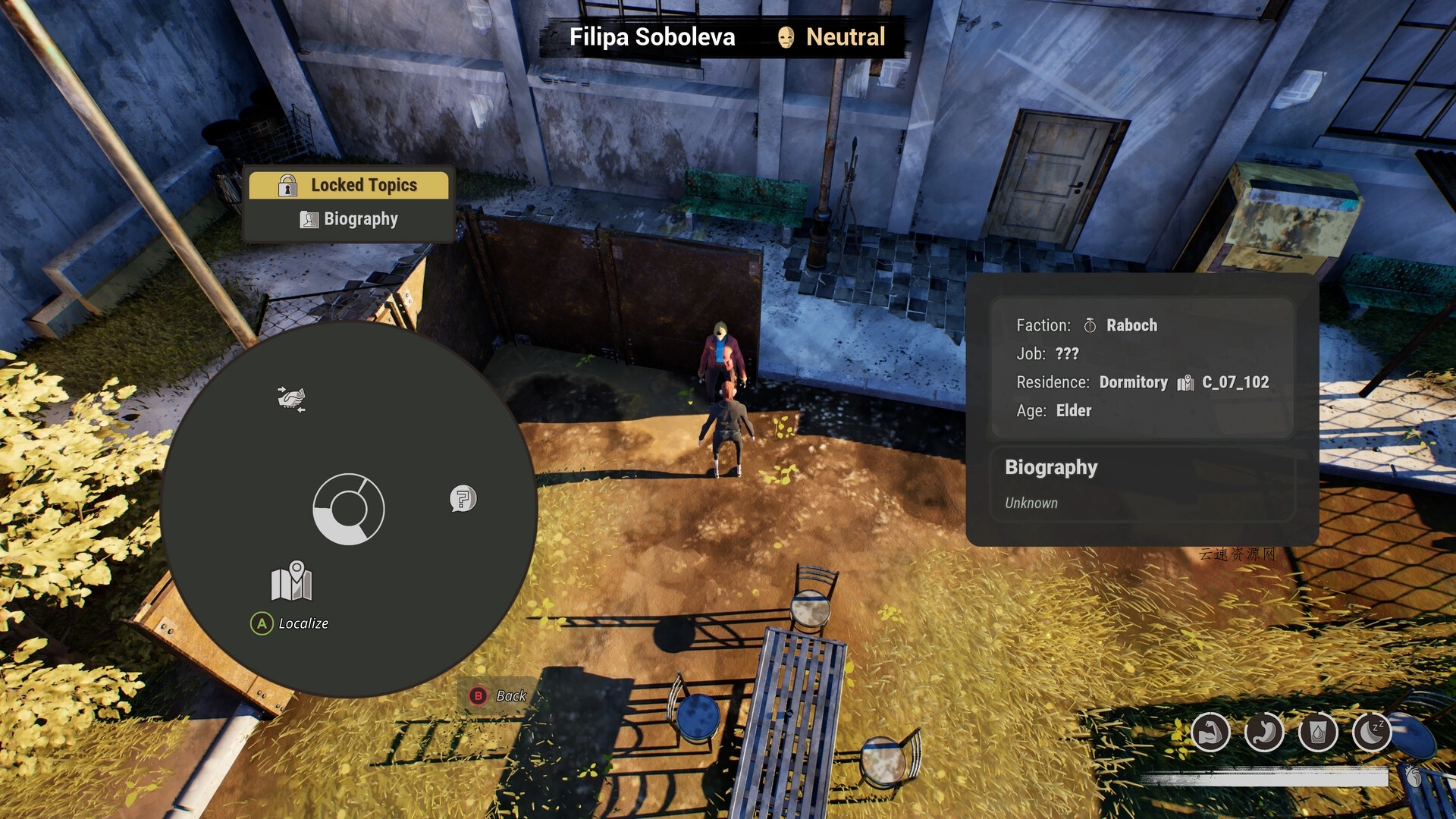Click the water drop thirst status icon

click(x=1318, y=733)
